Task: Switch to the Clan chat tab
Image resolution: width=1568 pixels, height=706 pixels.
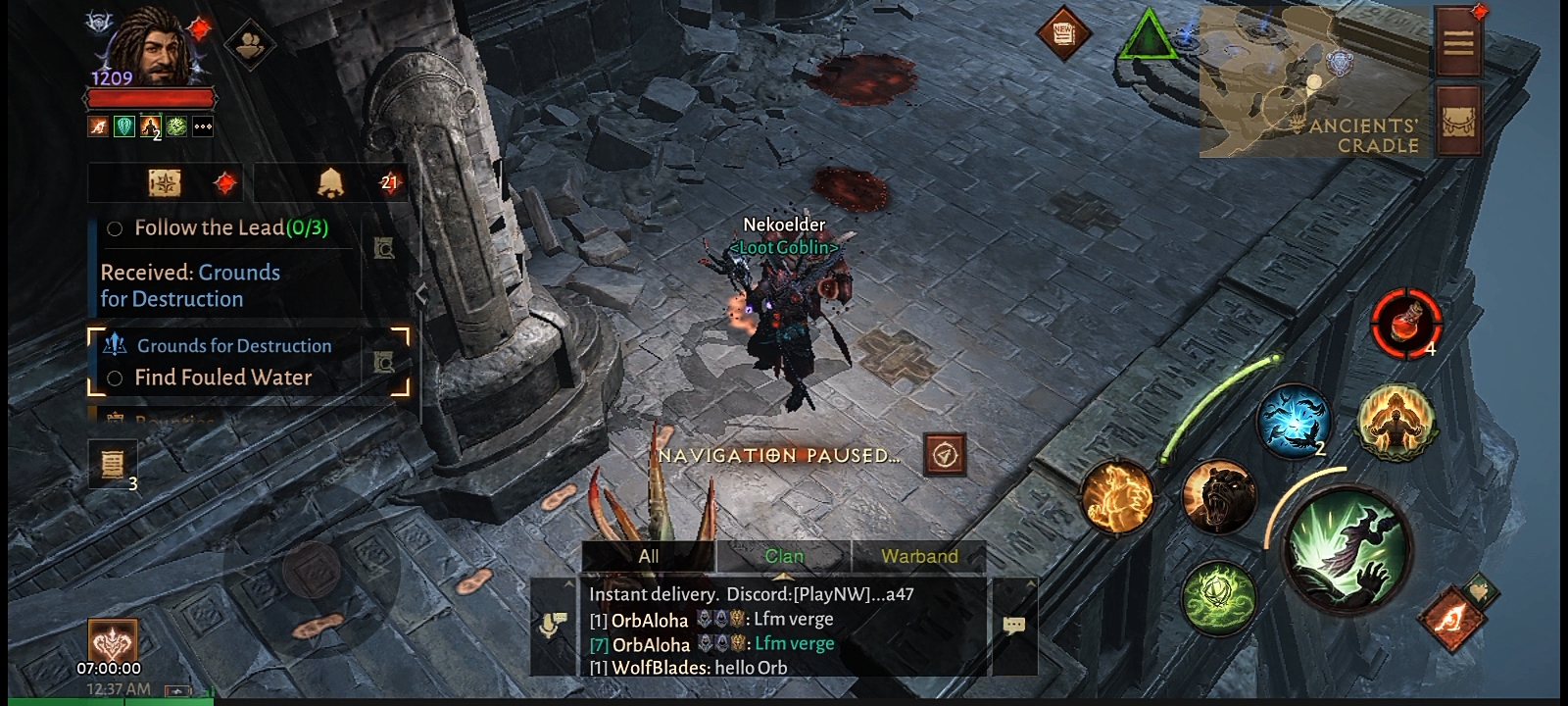Action: [783, 556]
